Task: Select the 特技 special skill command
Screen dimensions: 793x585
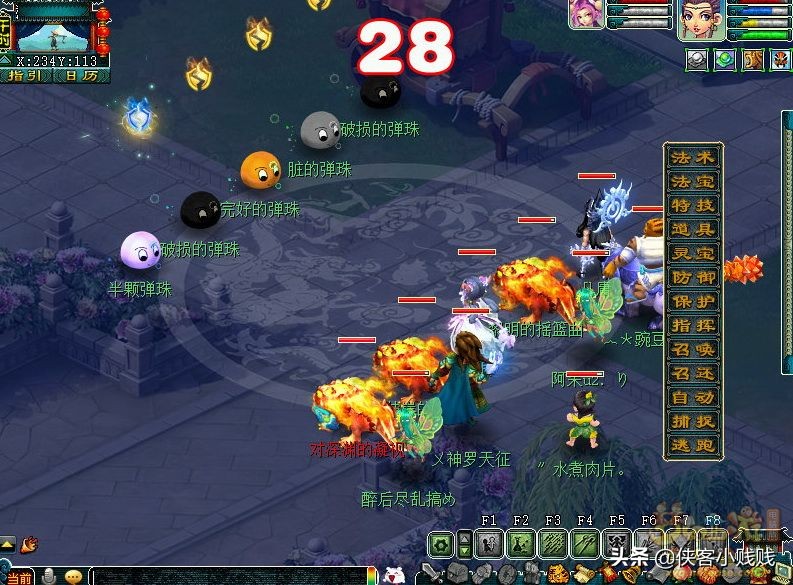Action: pos(693,206)
